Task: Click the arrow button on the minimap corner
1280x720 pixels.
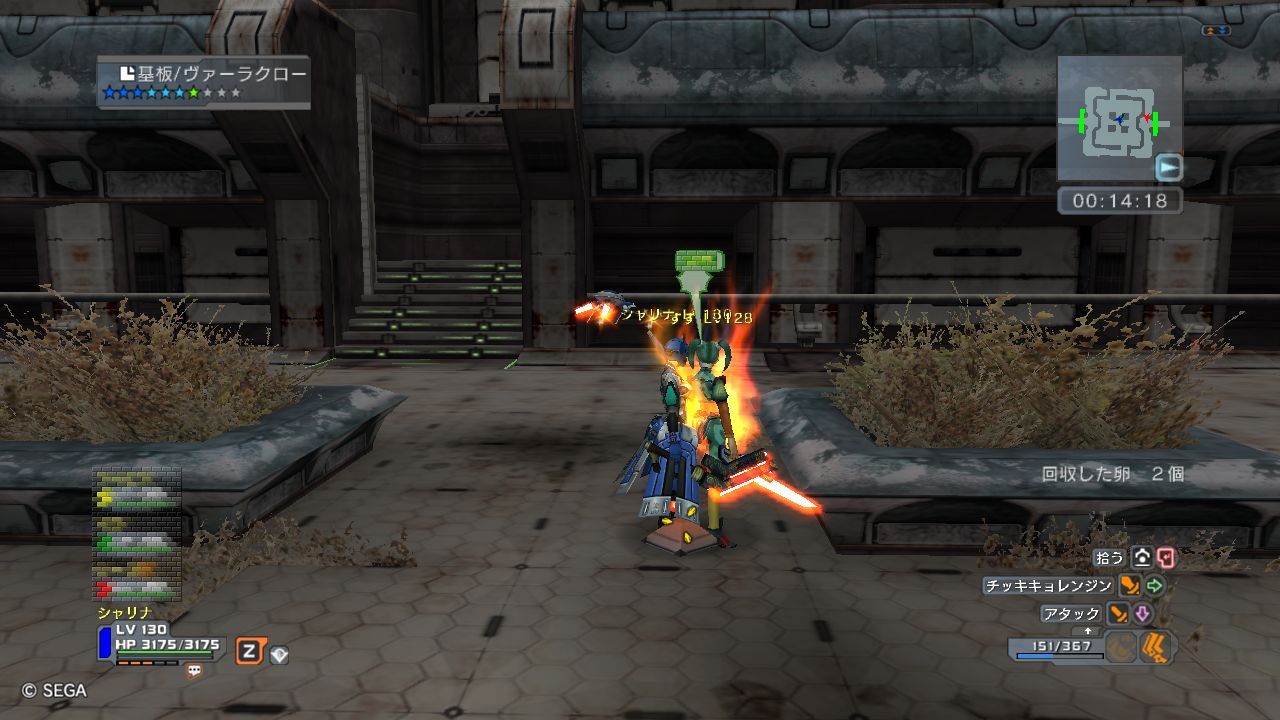Action: 1168,167
